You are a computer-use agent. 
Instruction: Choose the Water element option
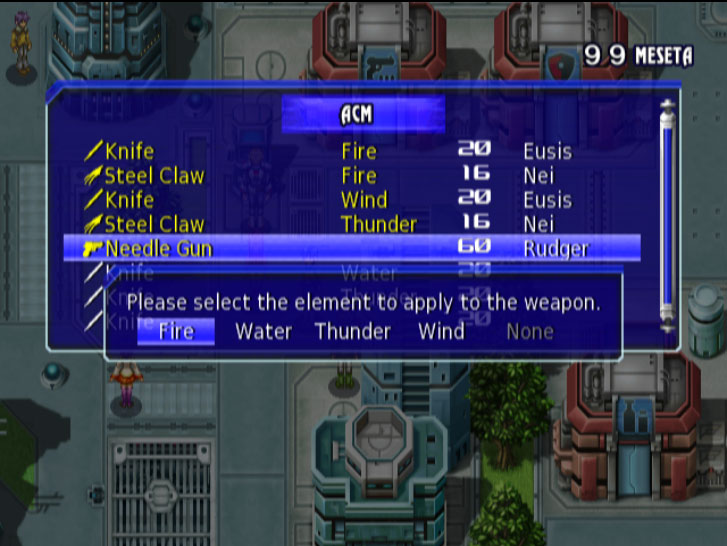pyautogui.click(x=263, y=331)
